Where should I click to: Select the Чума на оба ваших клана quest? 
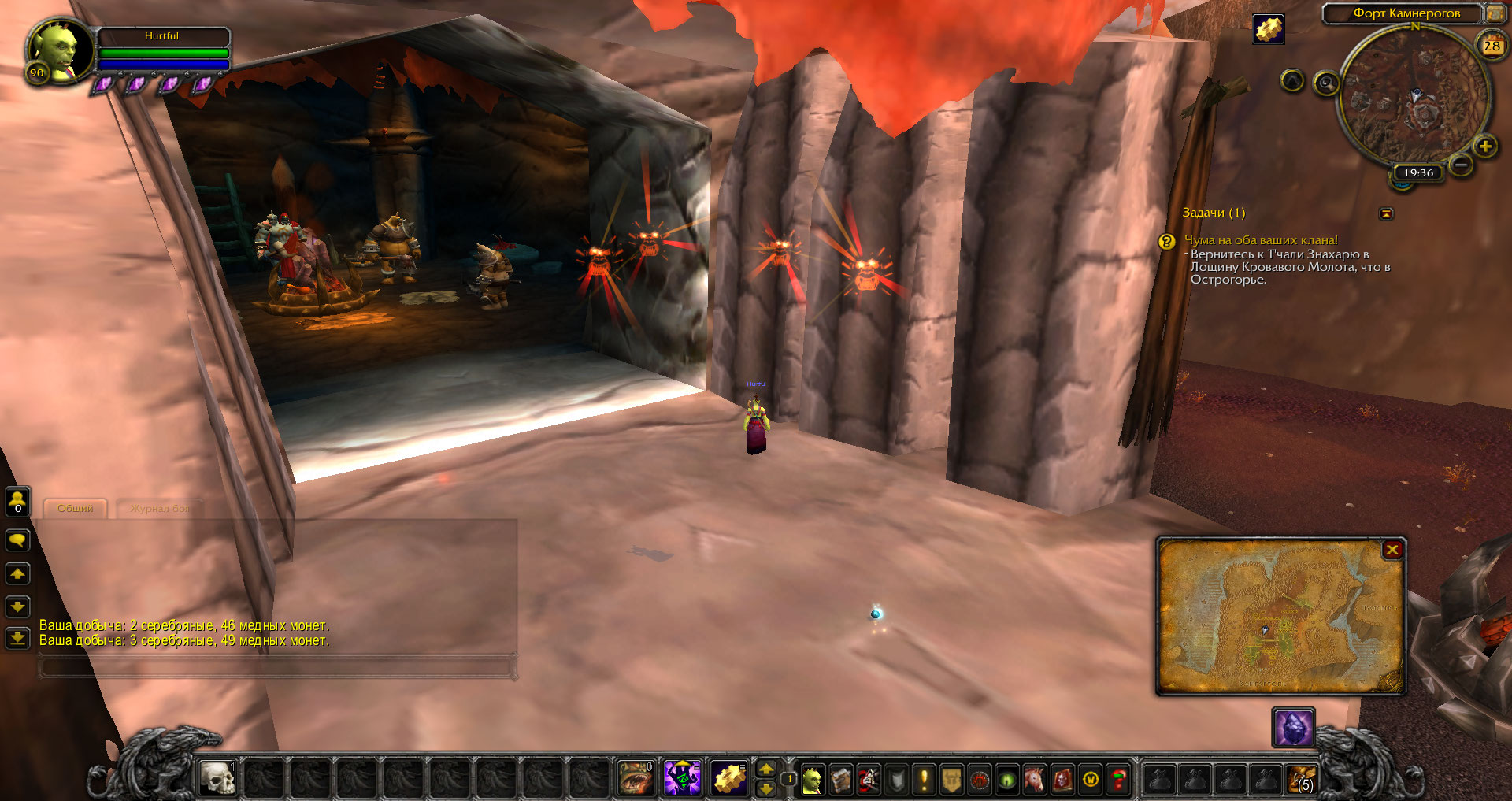point(1261,240)
